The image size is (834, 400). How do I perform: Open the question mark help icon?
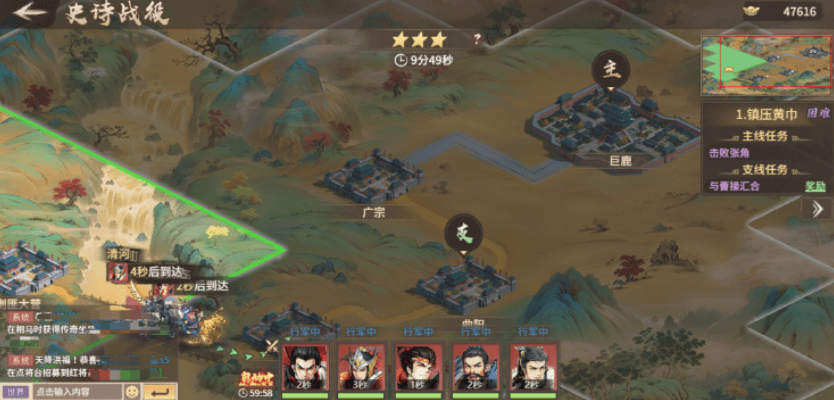click(x=477, y=40)
